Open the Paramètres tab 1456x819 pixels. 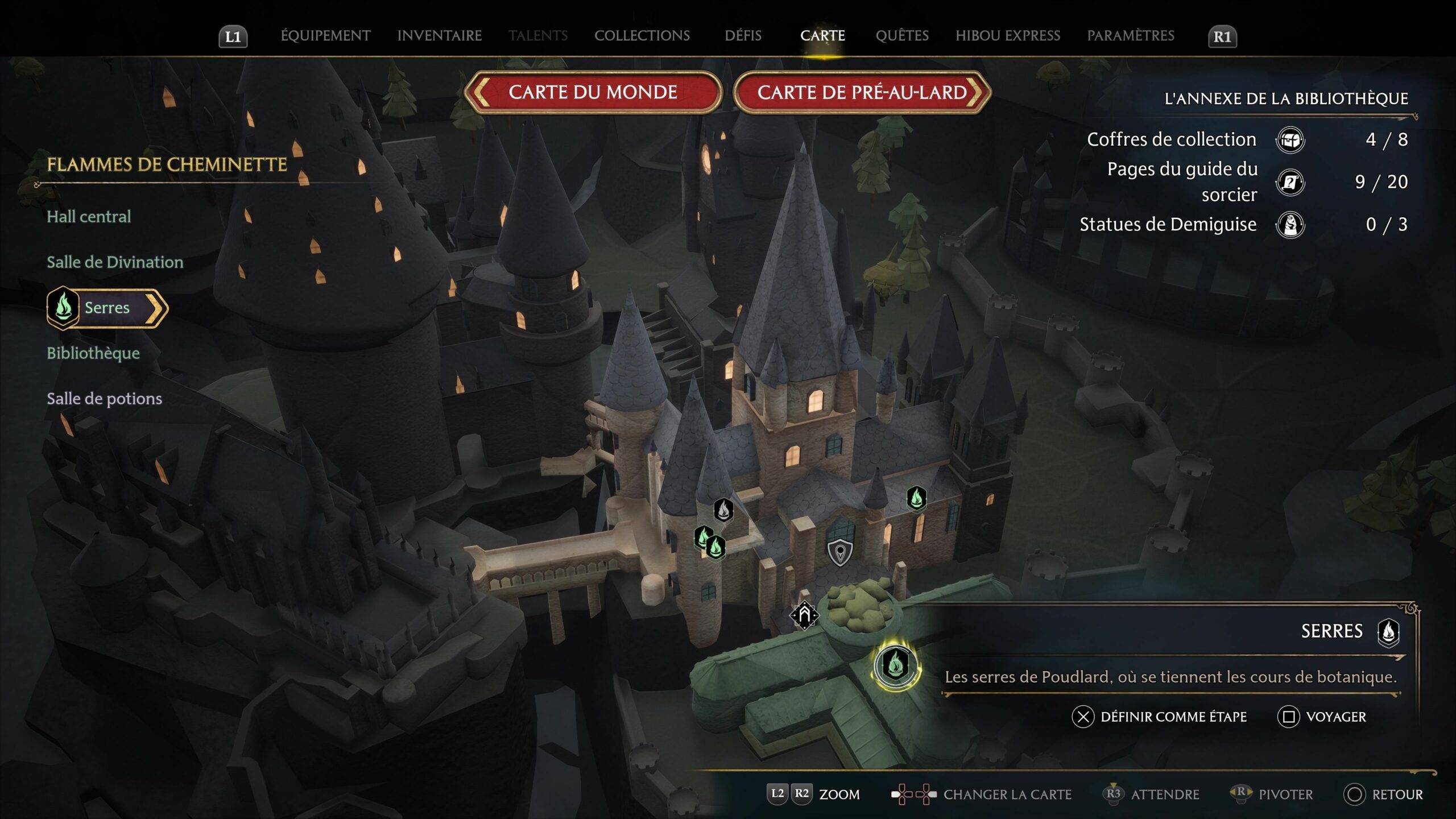(x=1131, y=36)
